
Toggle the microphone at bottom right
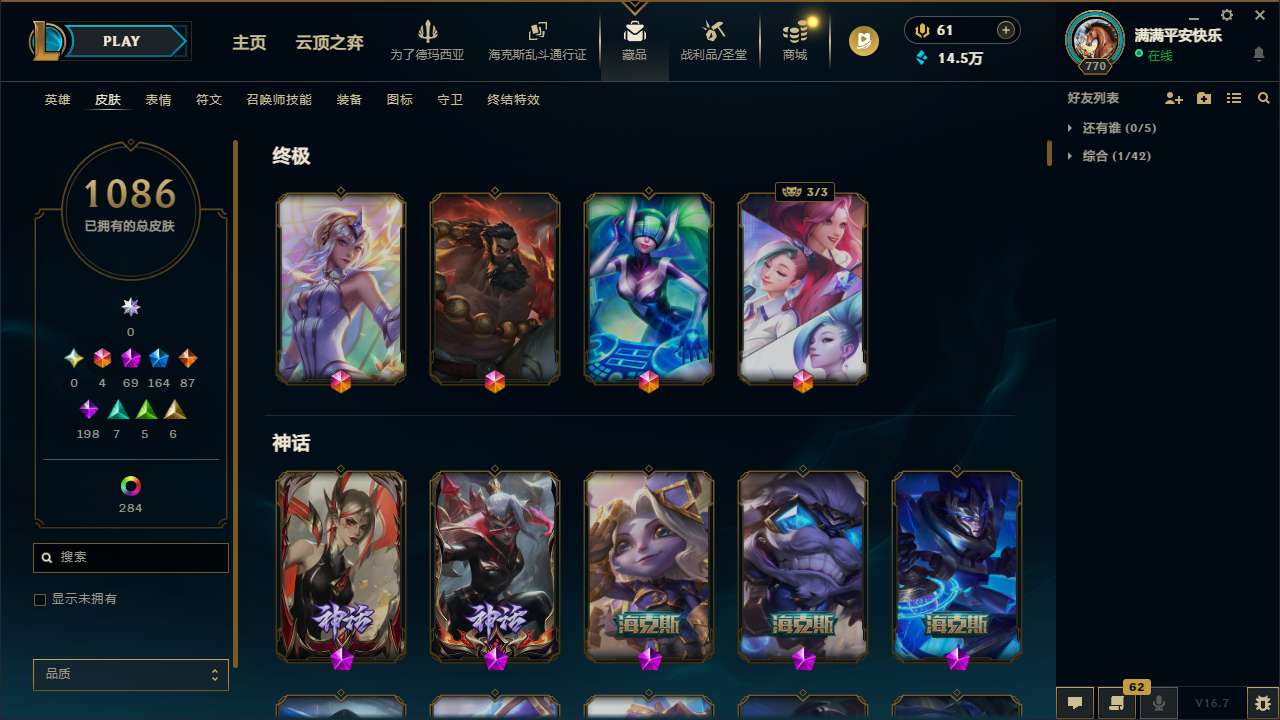(1159, 702)
